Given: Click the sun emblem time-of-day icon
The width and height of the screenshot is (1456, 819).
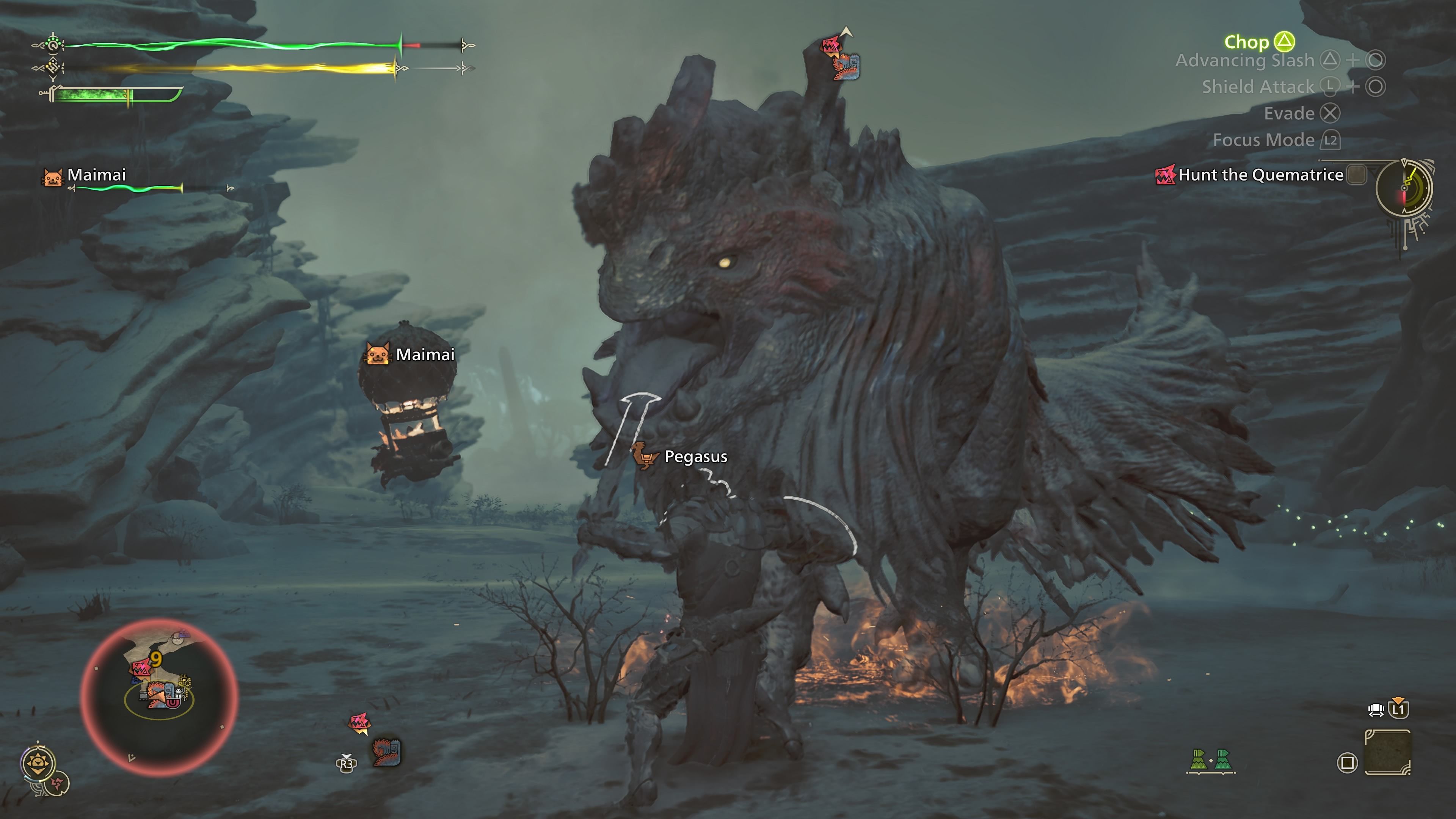Looking at the screenshot, I should tap(38, 764).
